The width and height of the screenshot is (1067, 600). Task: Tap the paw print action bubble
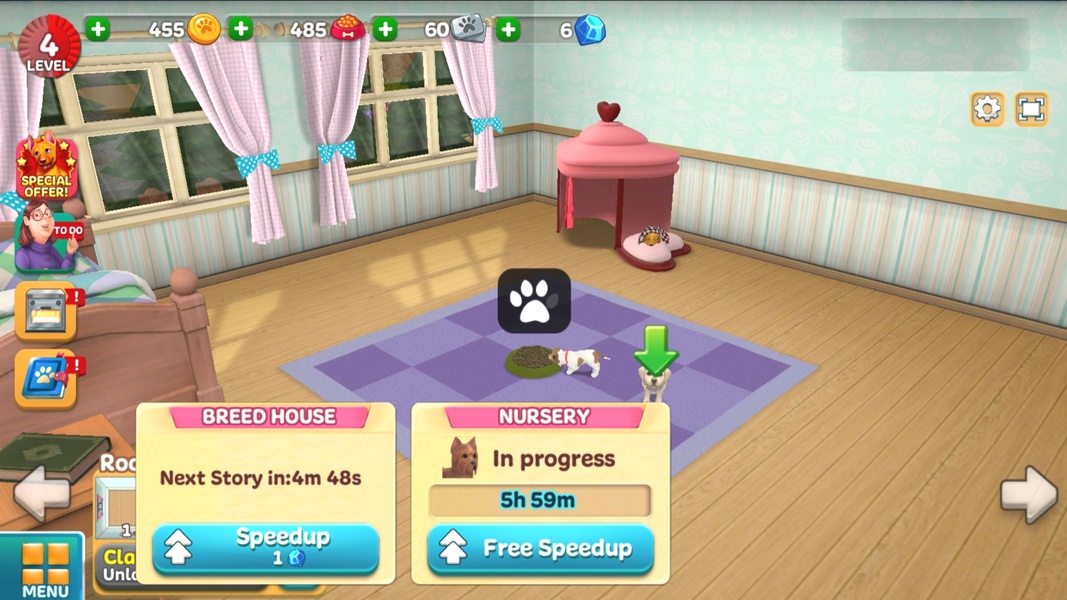pos(534,301)
